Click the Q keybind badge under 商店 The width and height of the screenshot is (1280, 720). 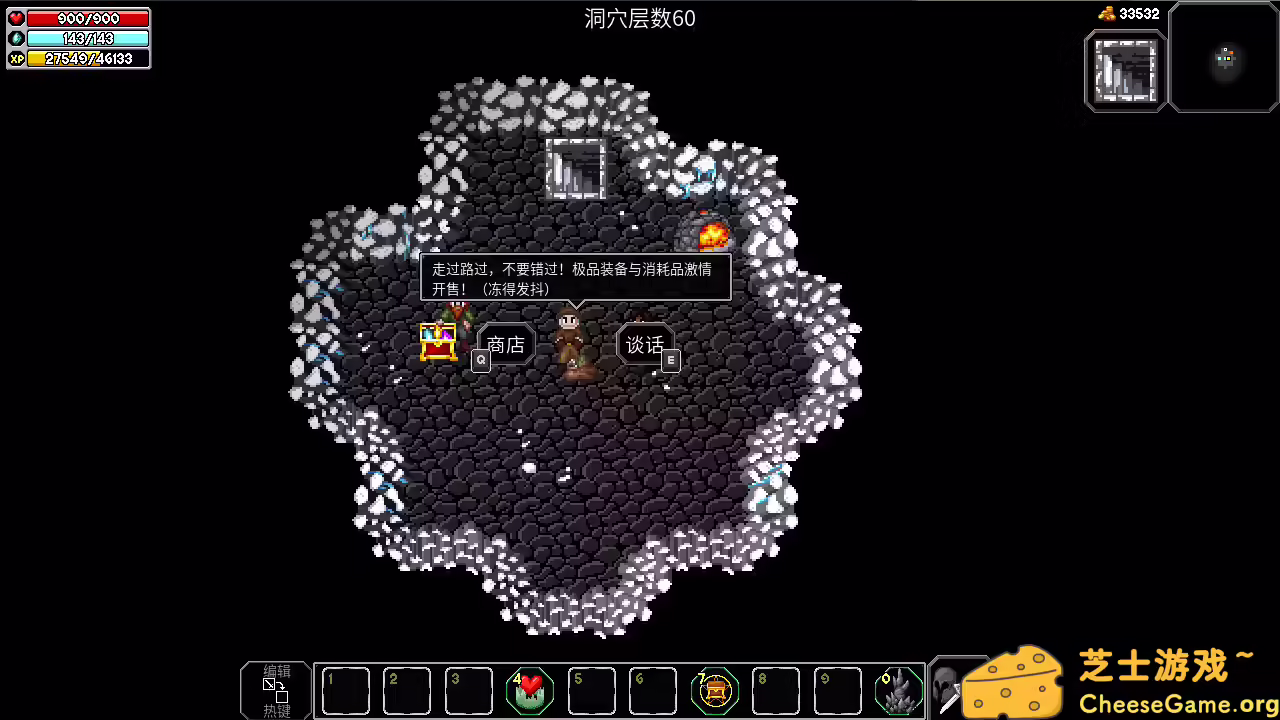pyautogui.click(x=480, y=360)
